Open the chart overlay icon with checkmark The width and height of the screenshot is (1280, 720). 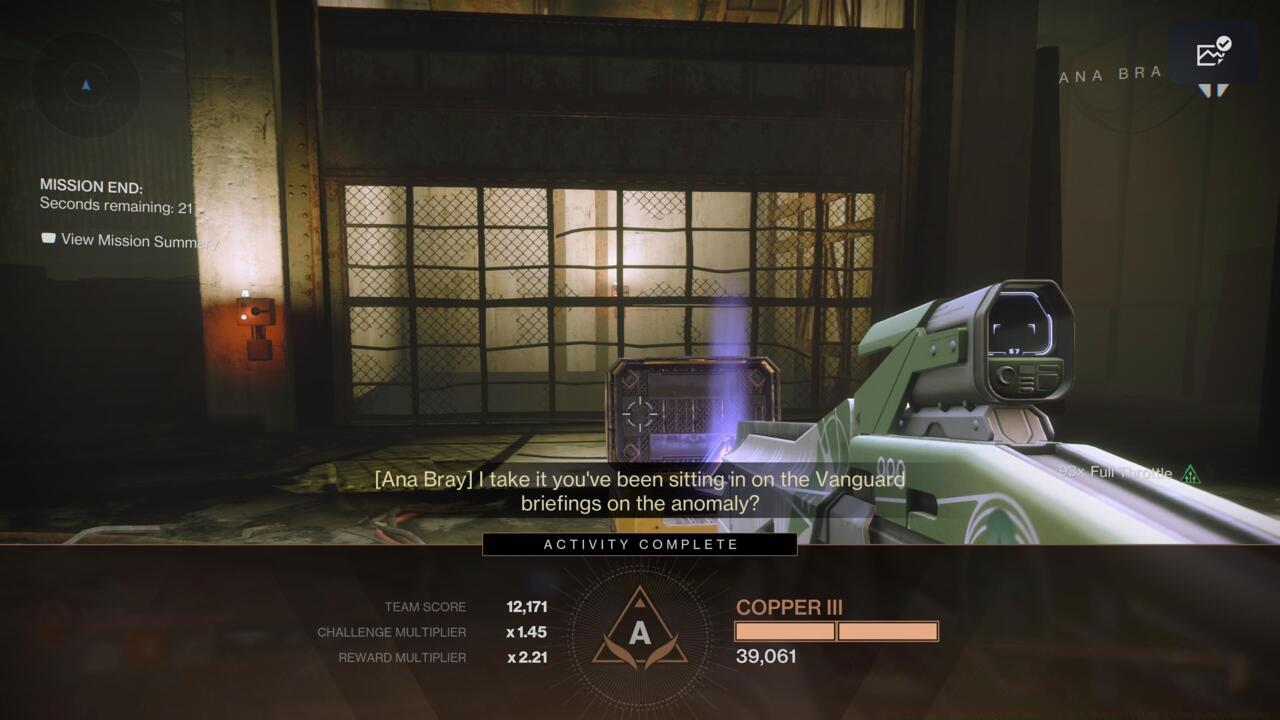(1213, 53)
